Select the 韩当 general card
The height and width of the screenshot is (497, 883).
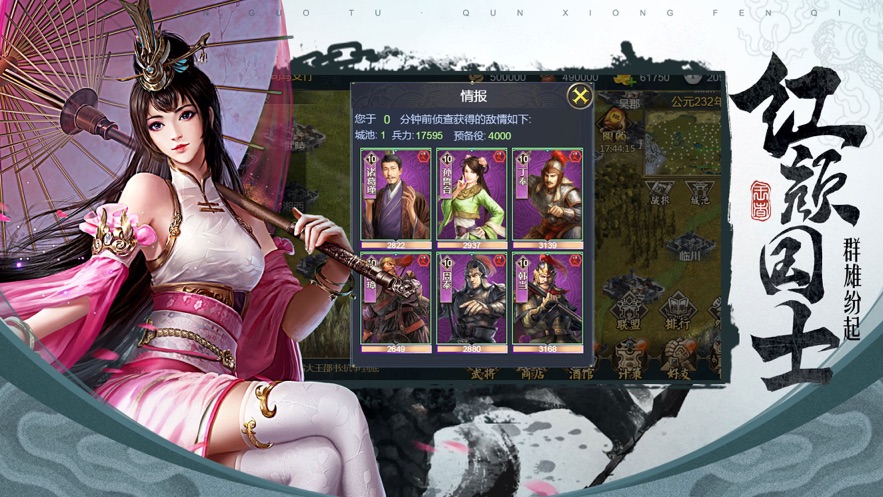click(547, 301)
